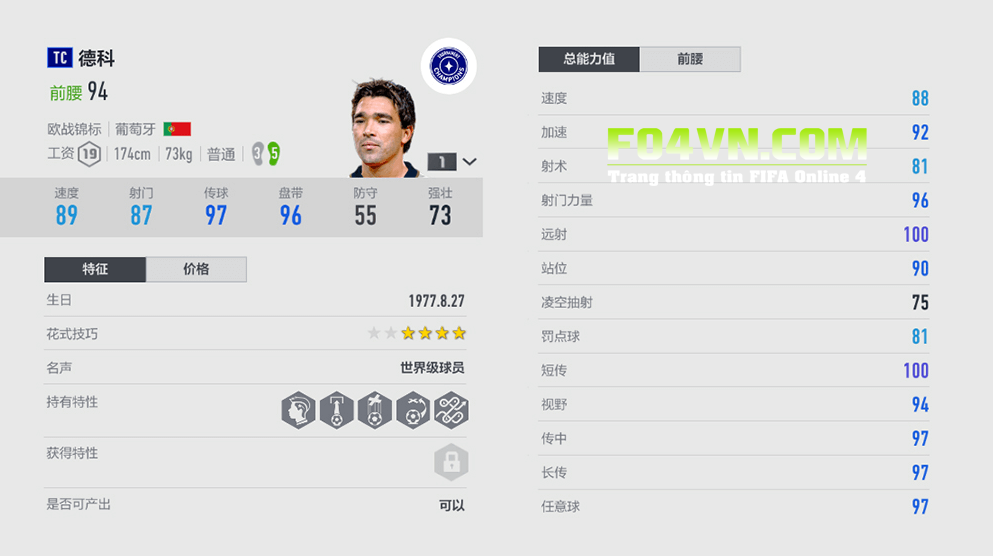The height and width of the screenshot is (556, 993).
Task: Open the upgrade level dropdown arrow
Action: [x=470, y=161]
